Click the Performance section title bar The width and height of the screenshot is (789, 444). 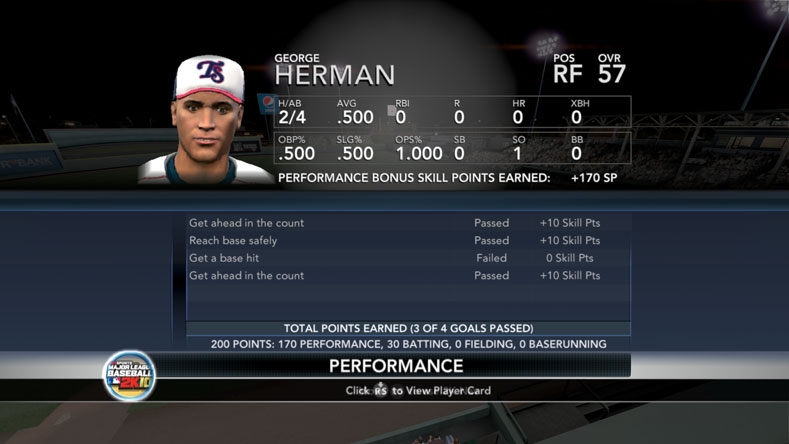395,366
